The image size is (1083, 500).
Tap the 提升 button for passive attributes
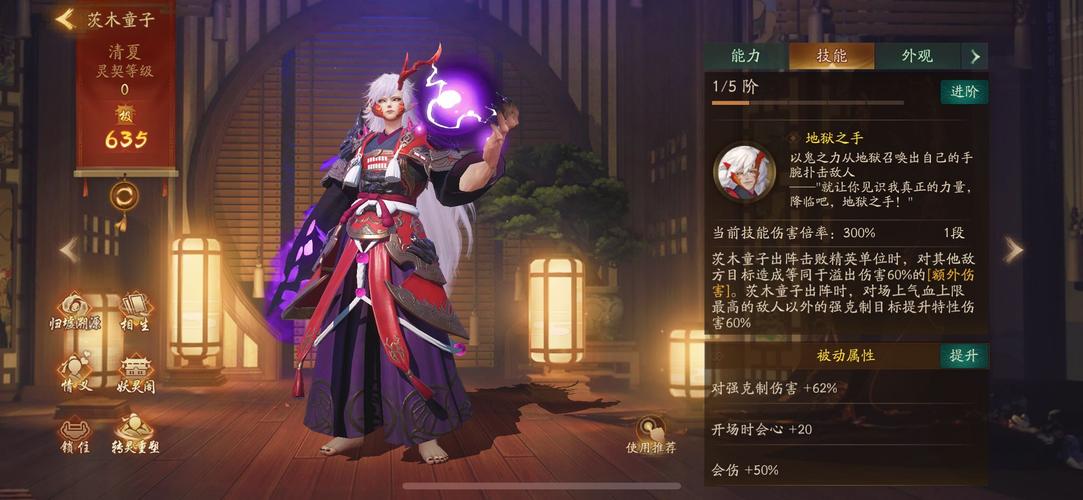tap(964, 355)
